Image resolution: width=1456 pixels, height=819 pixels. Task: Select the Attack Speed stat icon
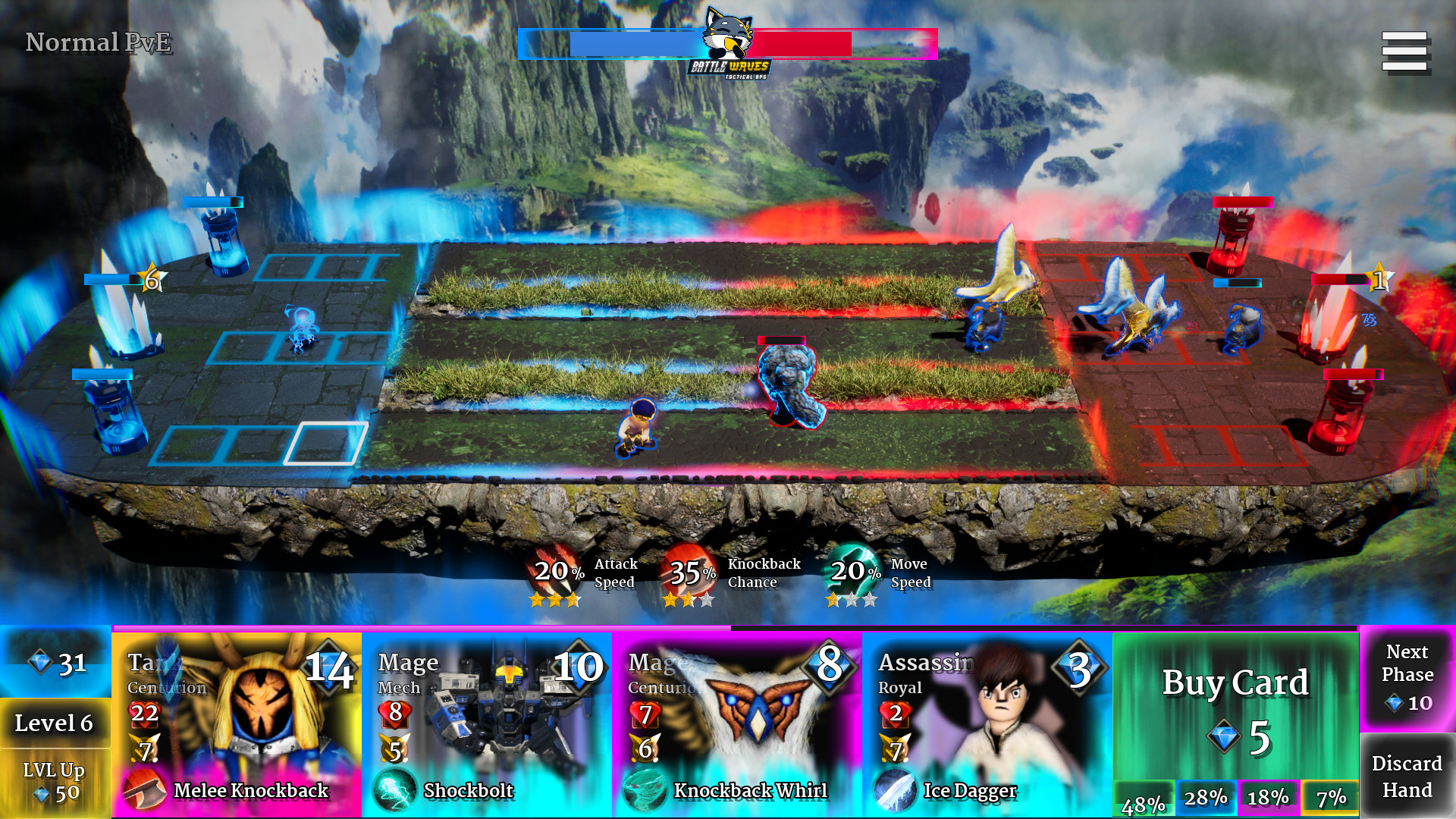554,572
